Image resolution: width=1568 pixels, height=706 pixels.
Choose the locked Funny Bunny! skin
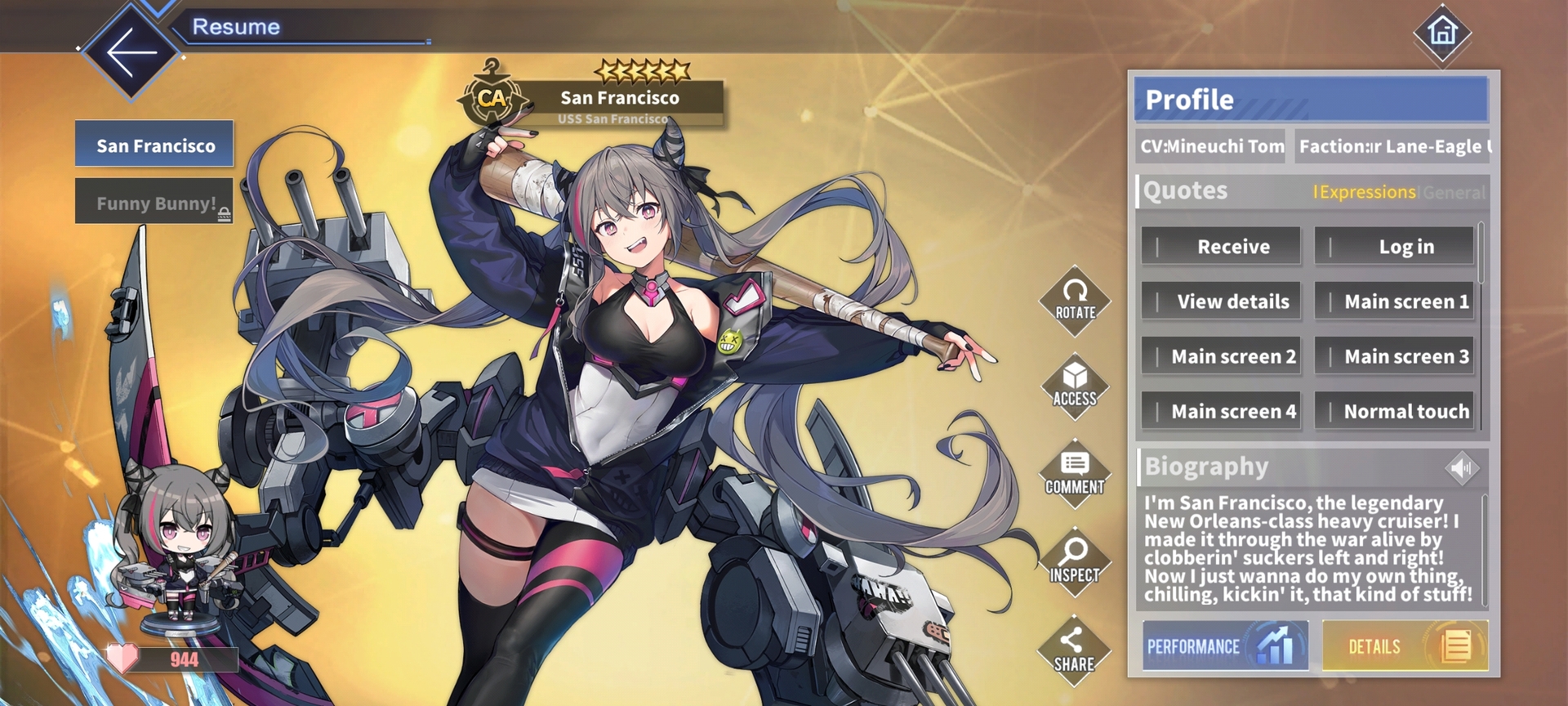point(154,202)
